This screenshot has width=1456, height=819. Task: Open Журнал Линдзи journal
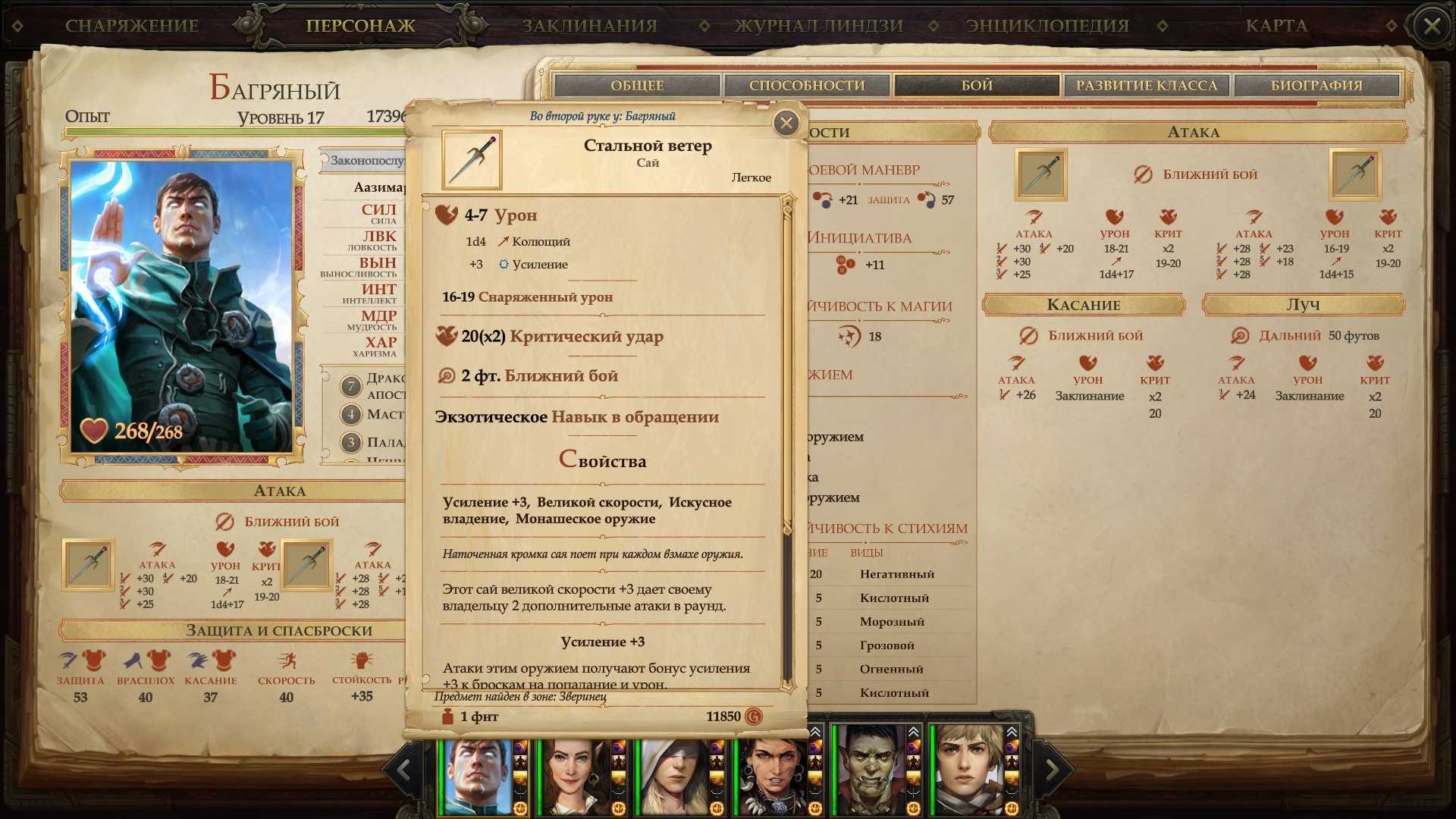click(x=819, y=26)
